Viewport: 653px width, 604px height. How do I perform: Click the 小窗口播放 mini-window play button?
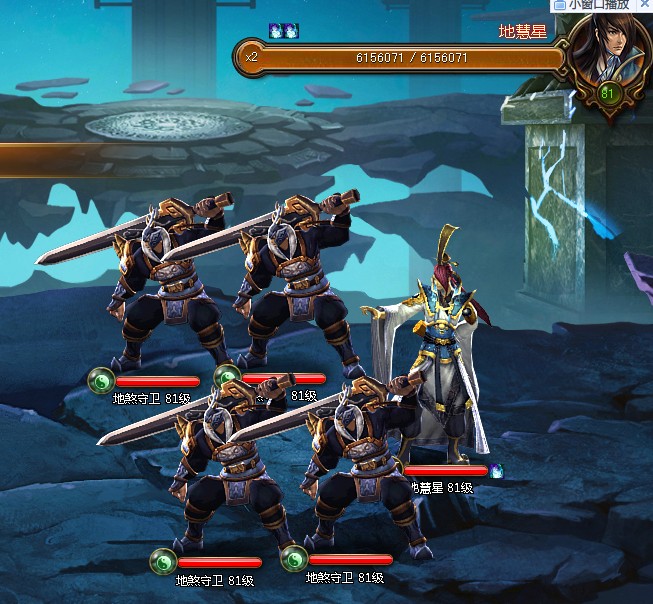pos(591,6)
